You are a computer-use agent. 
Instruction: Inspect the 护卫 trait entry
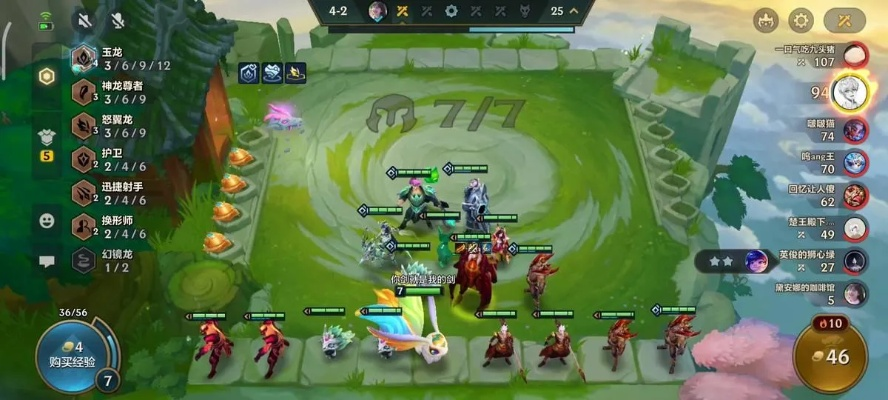coord(115,160)
